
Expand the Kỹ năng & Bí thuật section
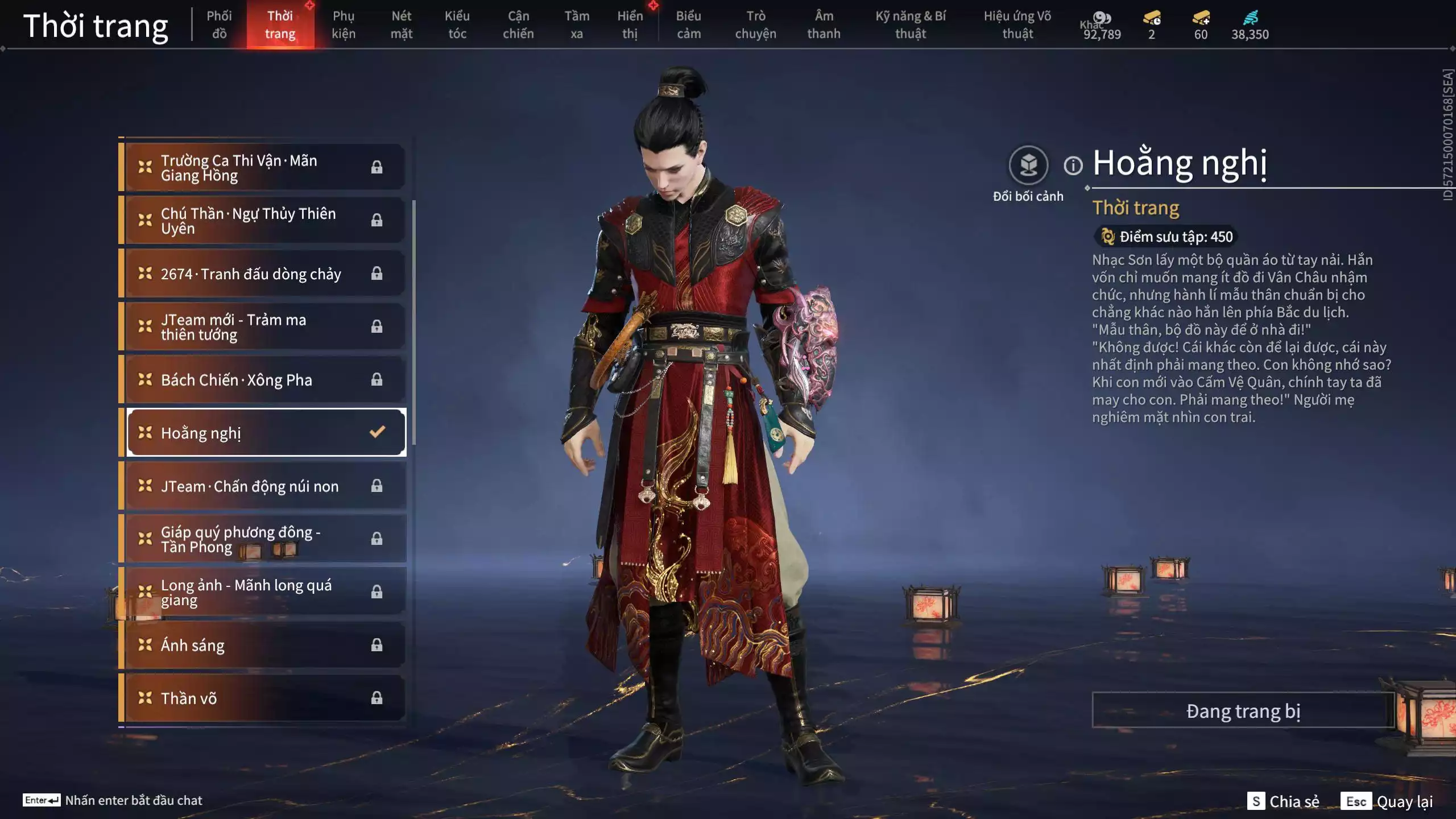pyautogui.click(x=910, y=24)
